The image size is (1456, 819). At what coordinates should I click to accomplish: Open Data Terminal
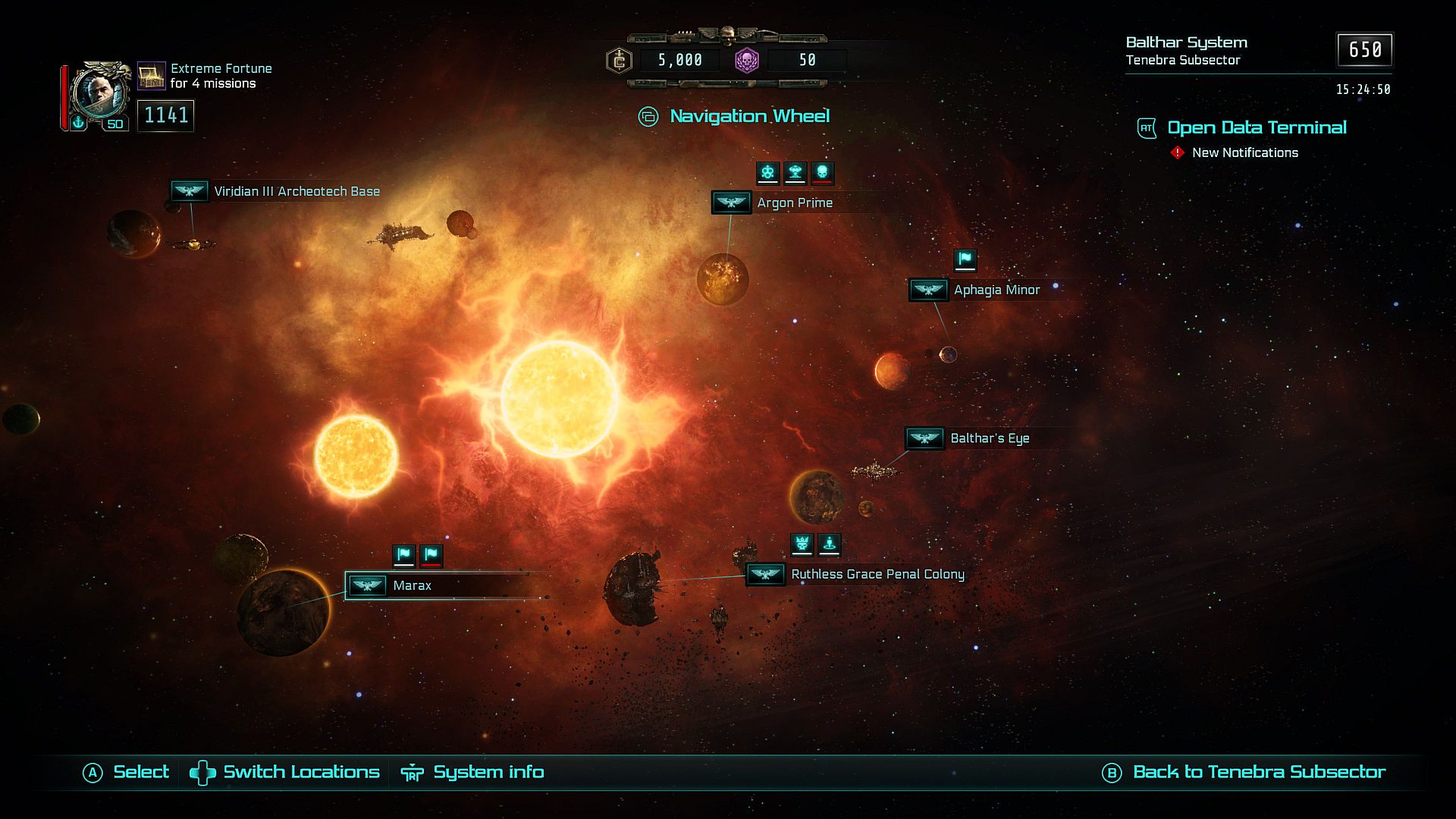pyautogui.click(x=1256, y=127)
